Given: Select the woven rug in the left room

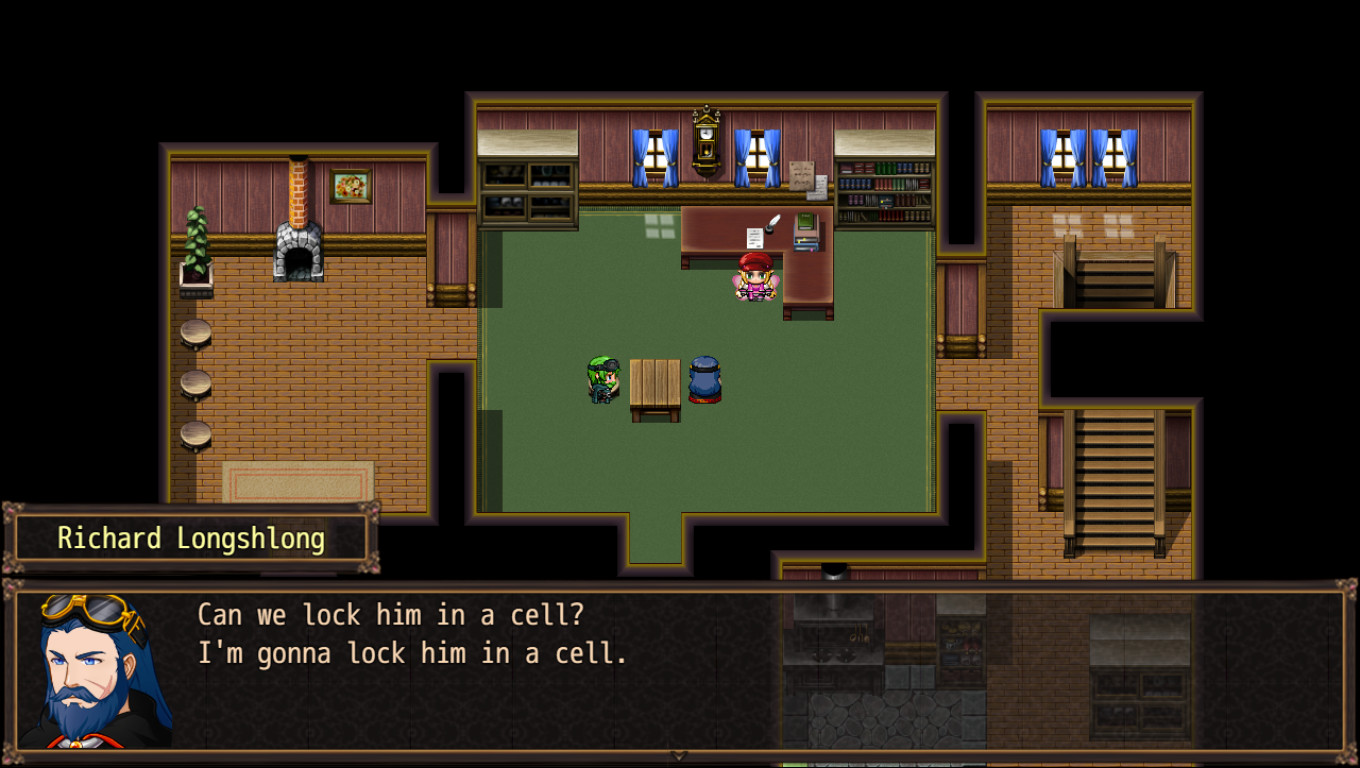Looking at the screenshot, I should tap(298, 483).
